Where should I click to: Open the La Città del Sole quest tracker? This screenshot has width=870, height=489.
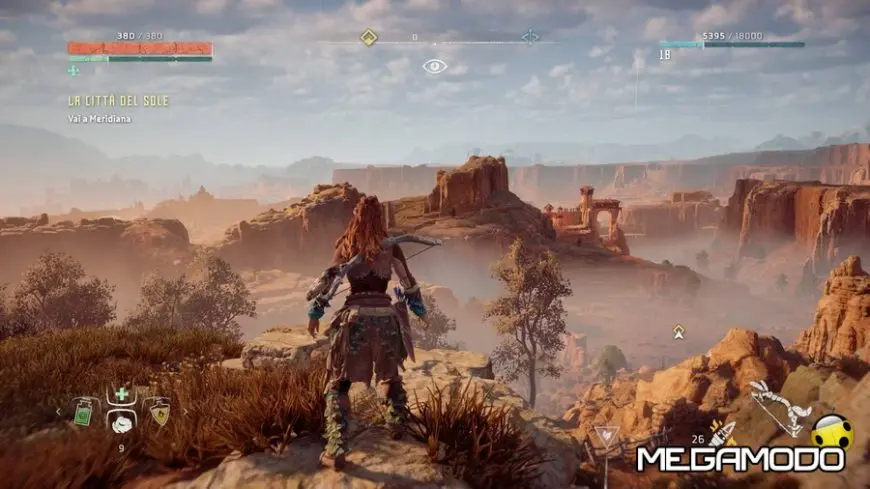[118, 101]
